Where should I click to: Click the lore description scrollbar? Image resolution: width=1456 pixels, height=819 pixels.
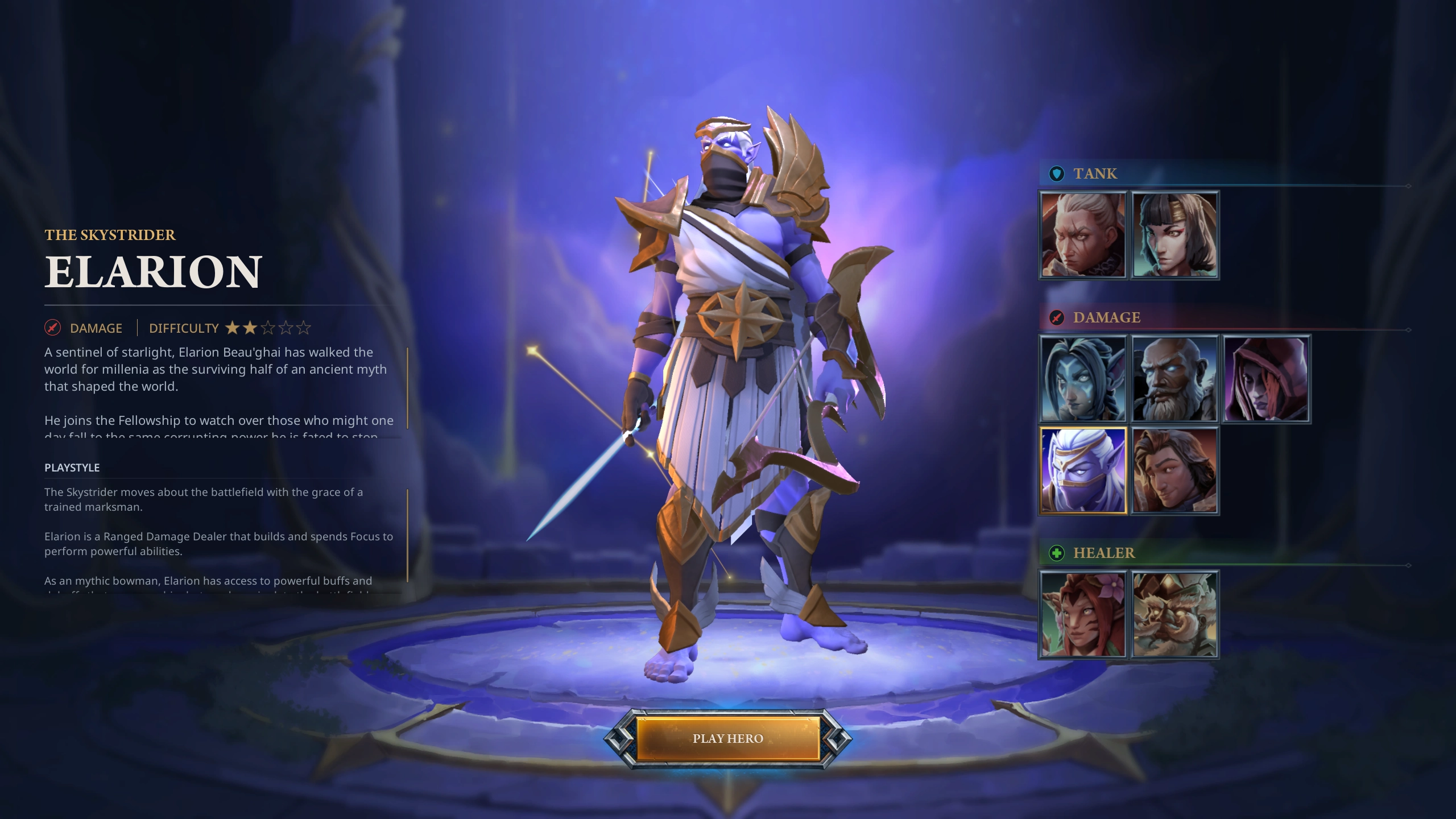click(407, 388)
